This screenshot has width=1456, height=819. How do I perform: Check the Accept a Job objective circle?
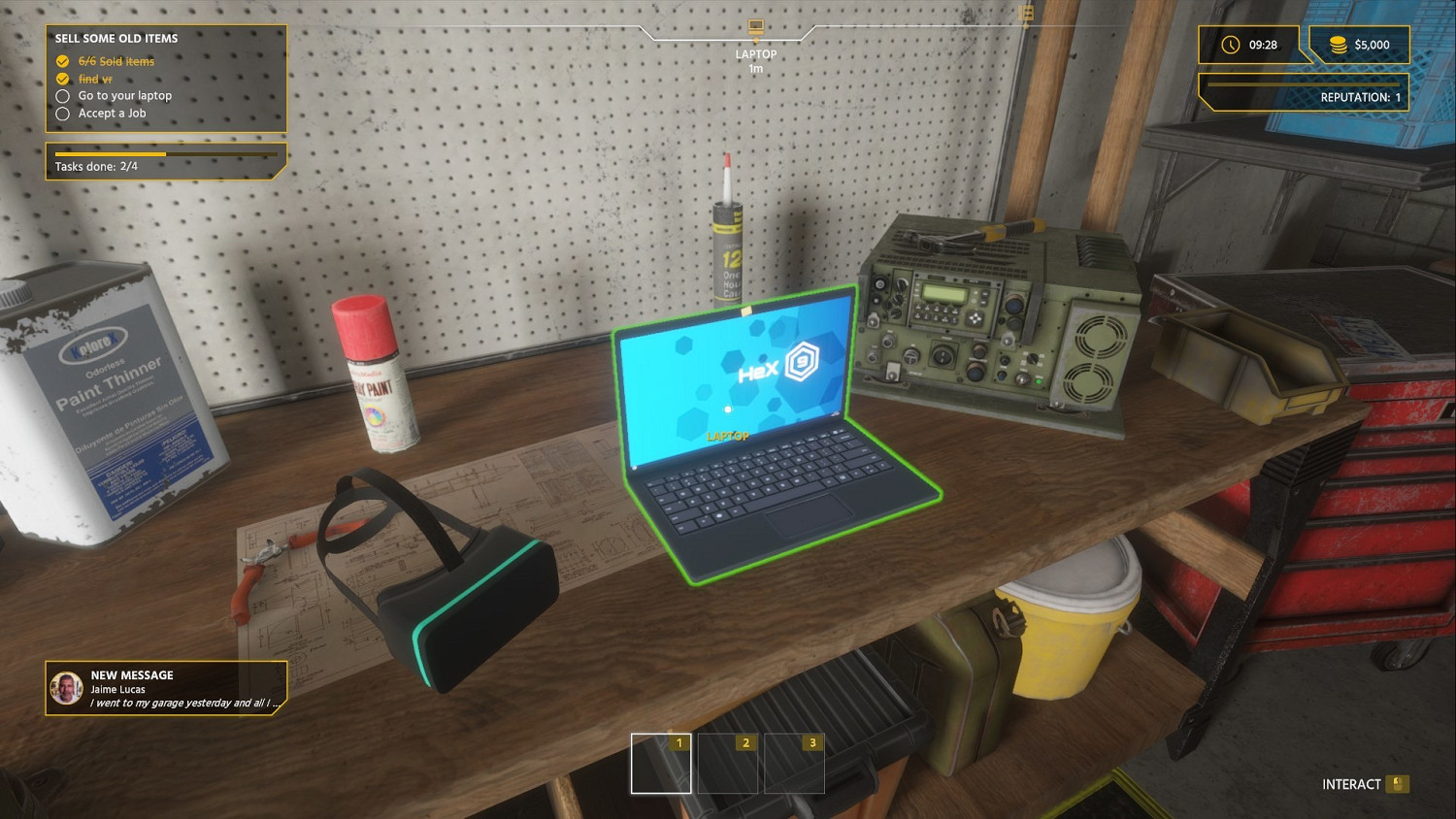tap(62, 114)
